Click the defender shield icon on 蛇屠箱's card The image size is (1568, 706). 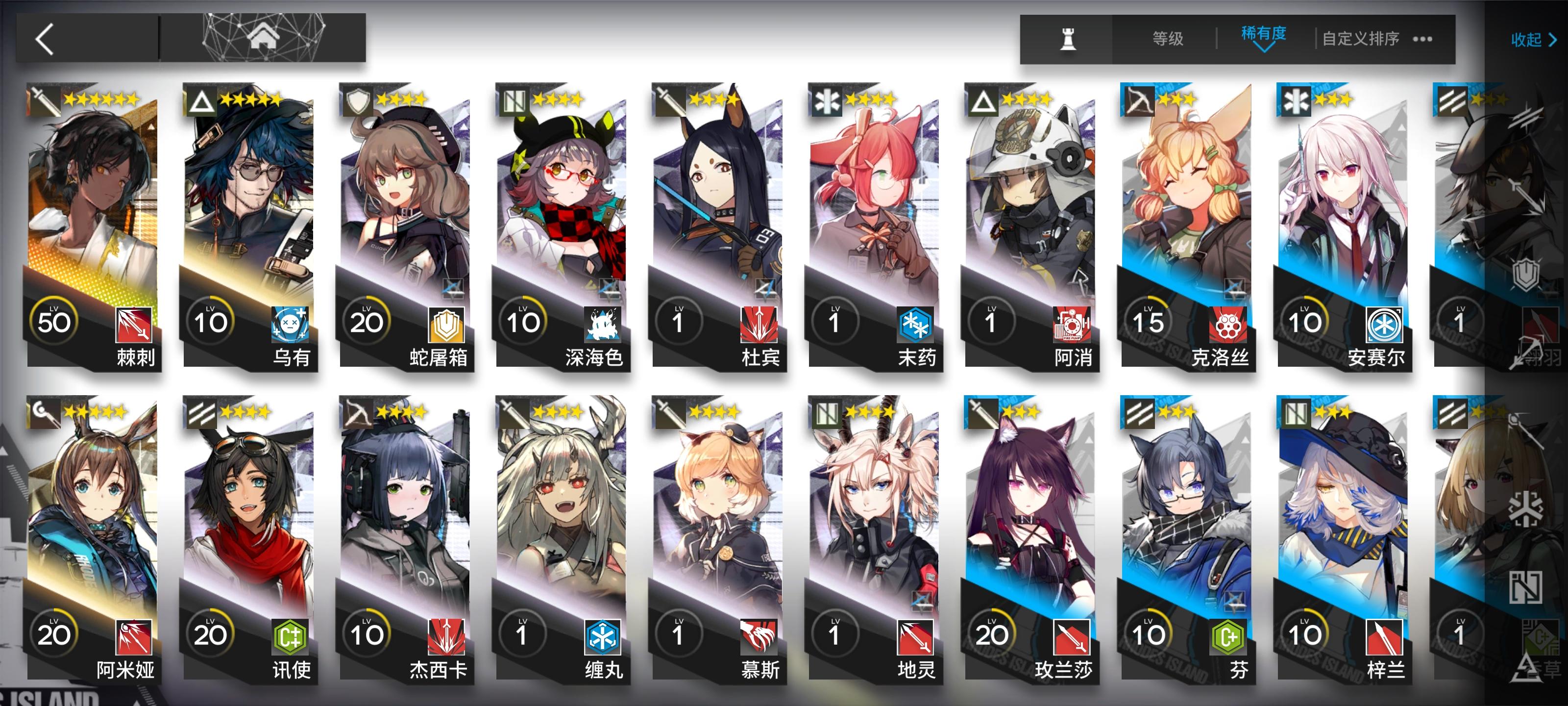358,101
